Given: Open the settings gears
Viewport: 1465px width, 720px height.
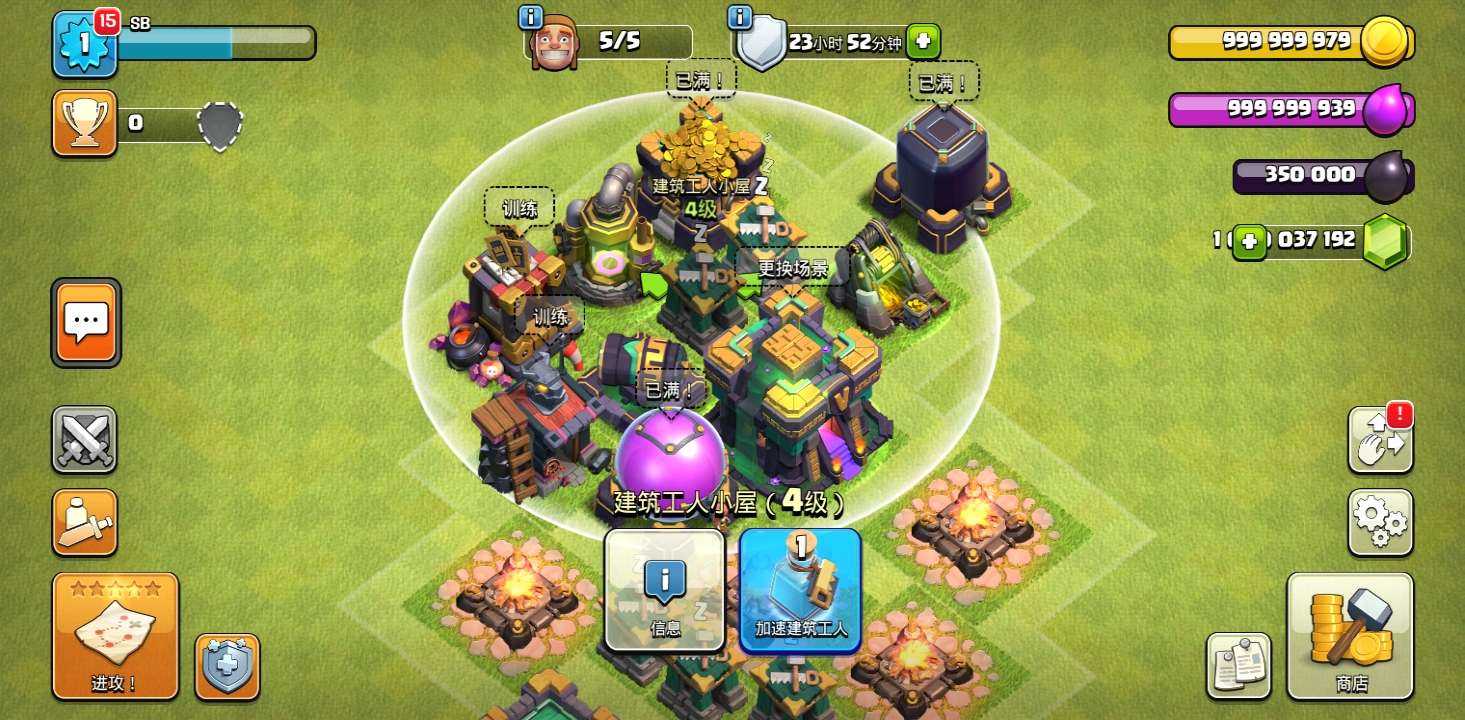Looking at the screenshot, I should click(x=1380, y=522).
